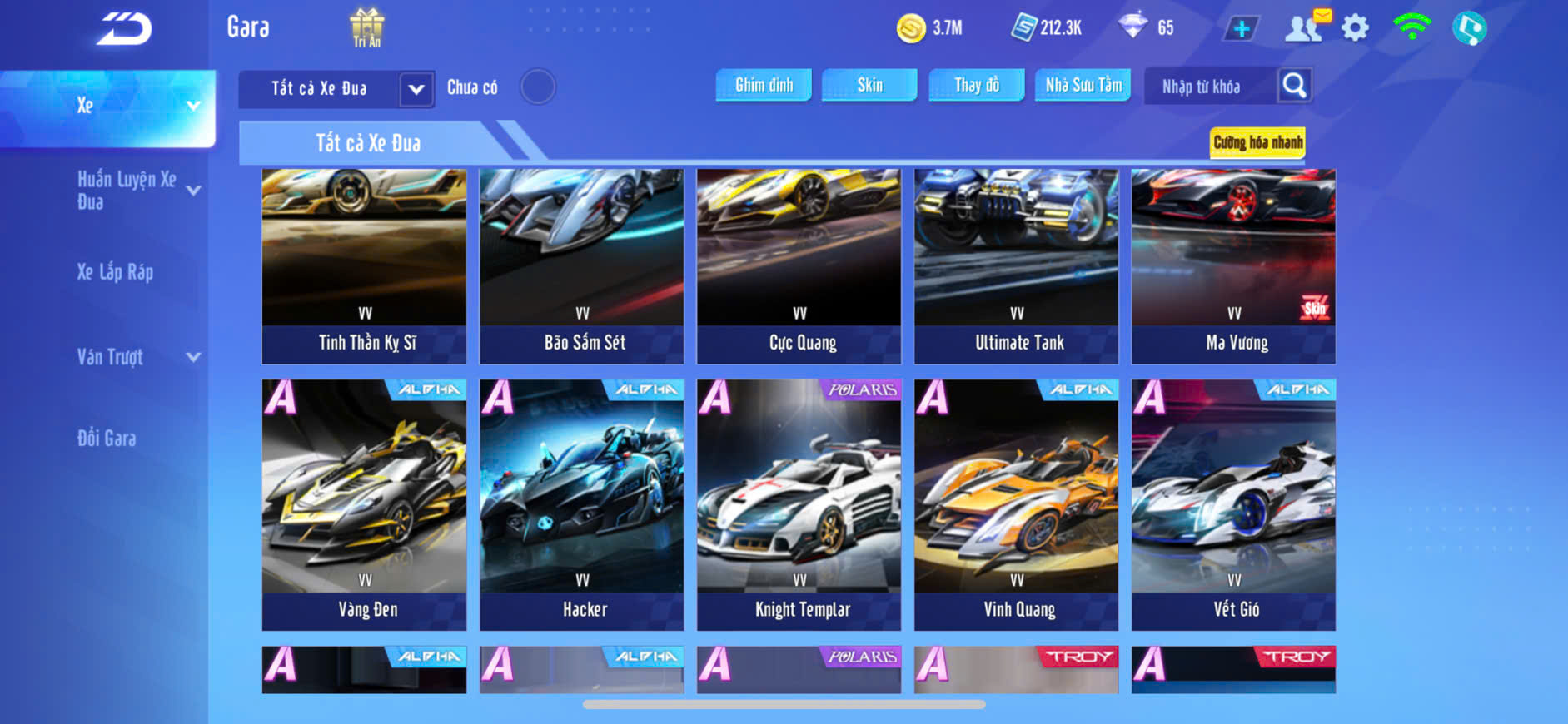1568x724 pixels.
Task: Click the magnifying glass search button
Action: 1294,86
